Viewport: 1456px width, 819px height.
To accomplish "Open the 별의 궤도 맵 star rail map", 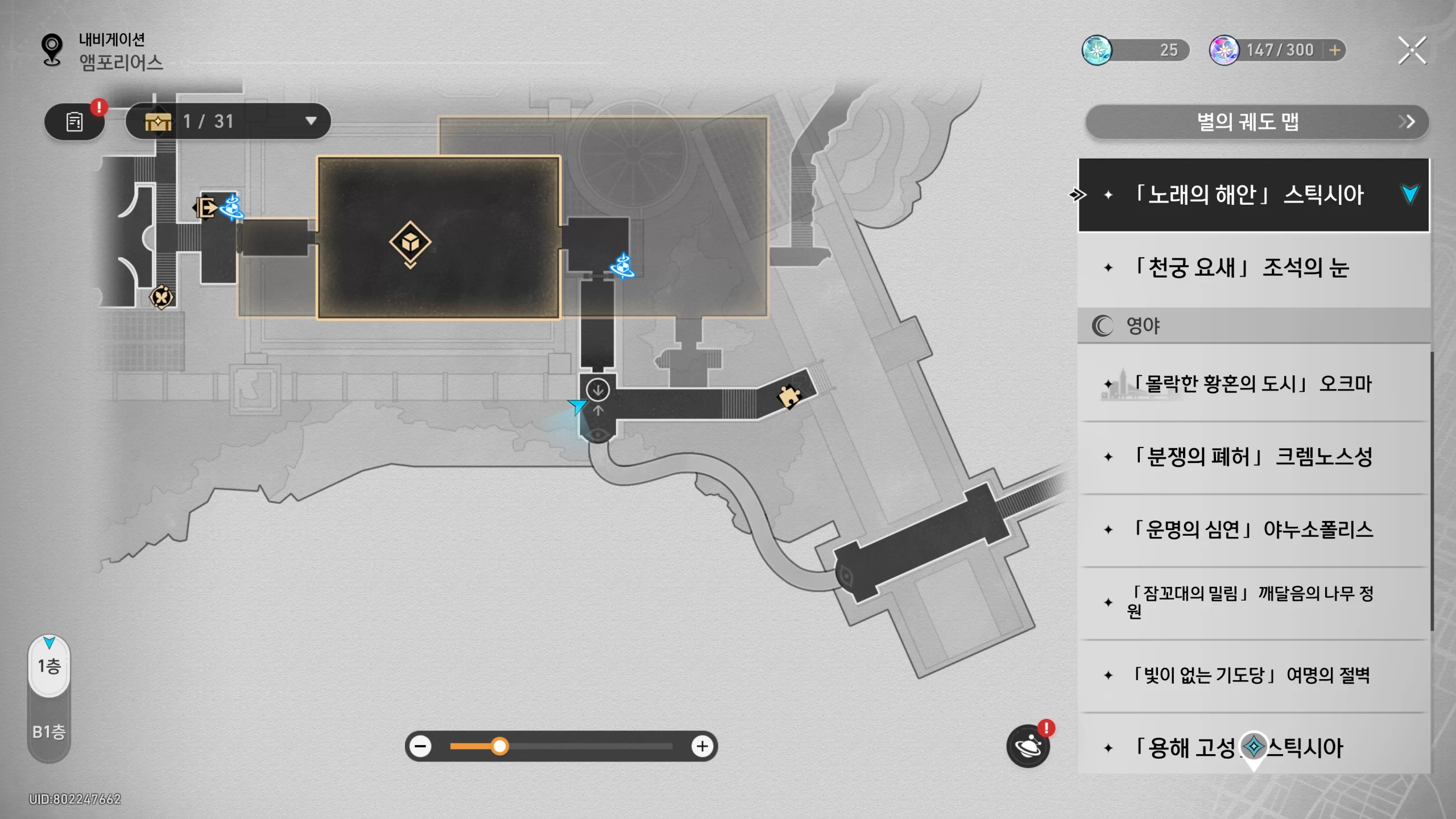I will (1257, 122).
